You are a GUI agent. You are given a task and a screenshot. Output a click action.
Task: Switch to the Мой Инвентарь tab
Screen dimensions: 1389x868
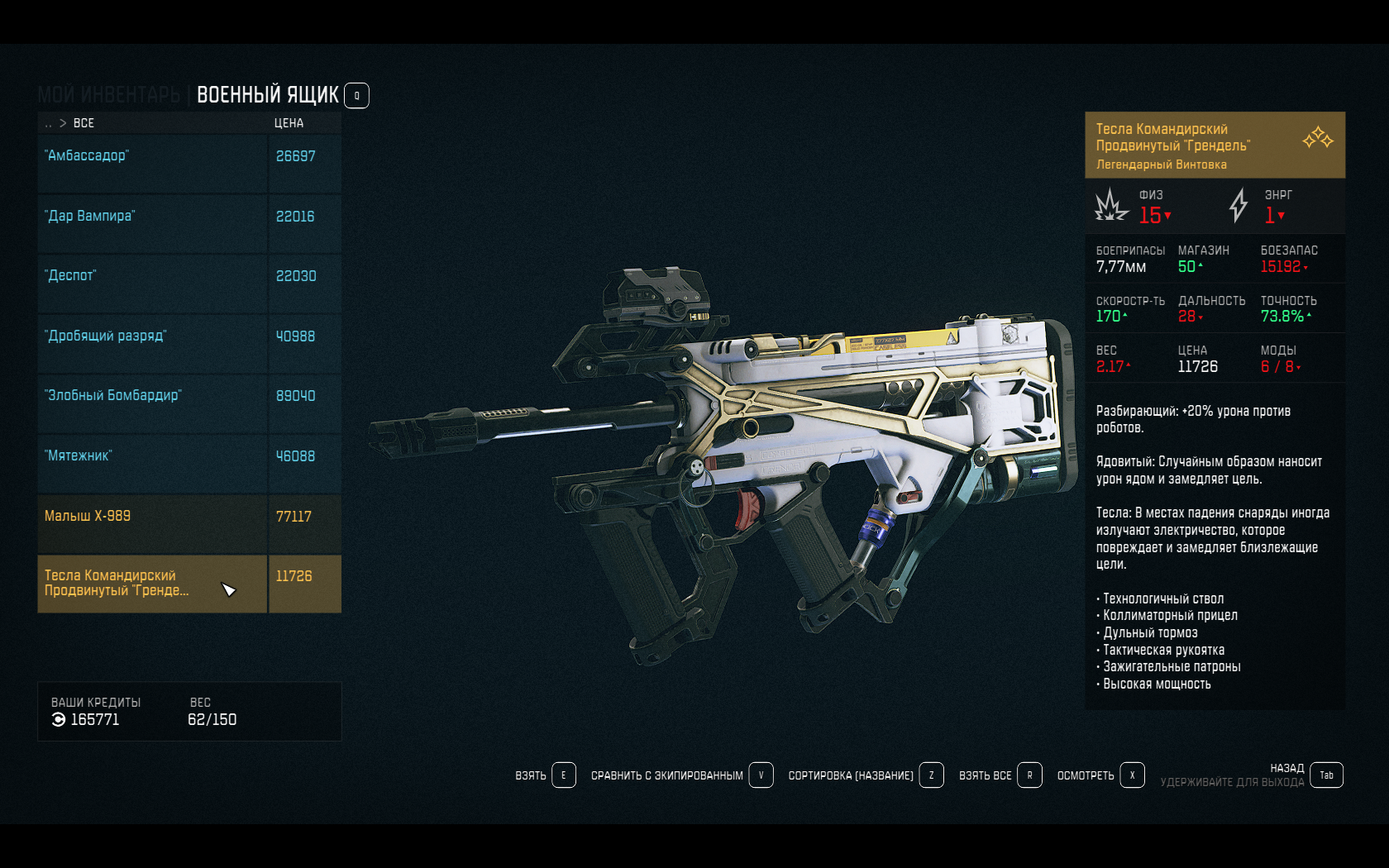click(108, 95)
